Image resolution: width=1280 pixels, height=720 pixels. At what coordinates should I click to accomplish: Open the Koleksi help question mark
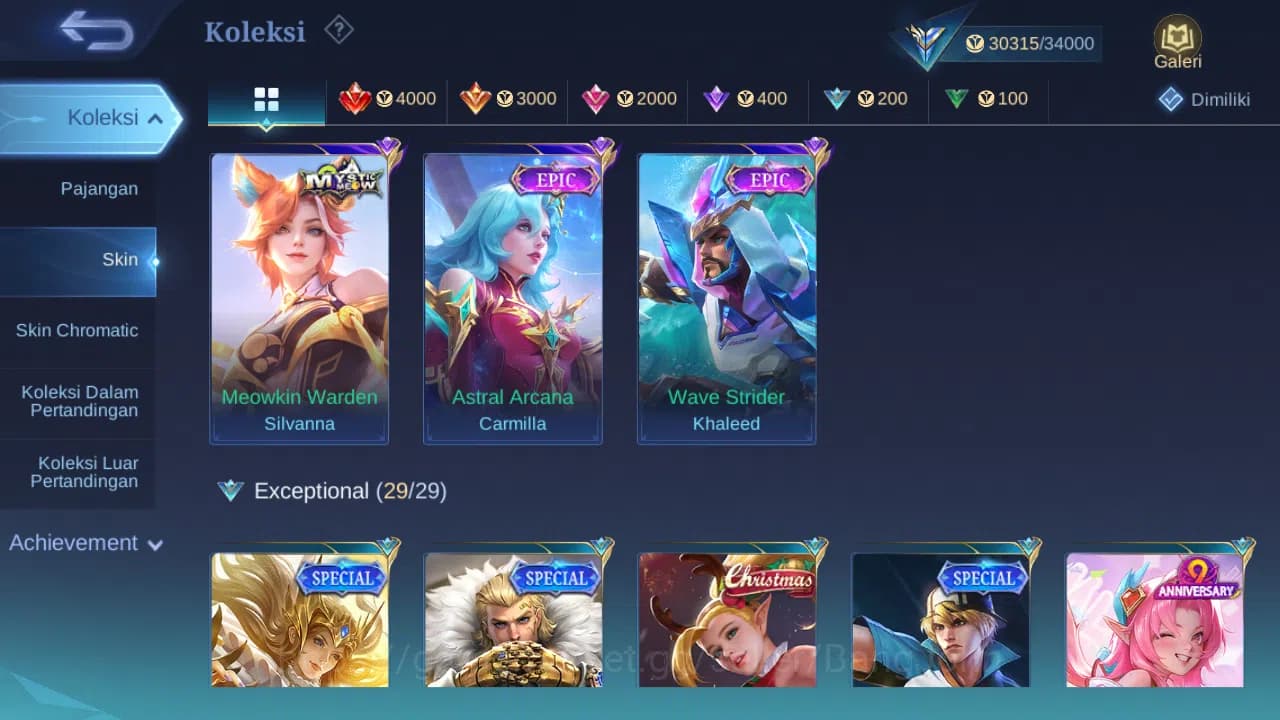point(339,31)
